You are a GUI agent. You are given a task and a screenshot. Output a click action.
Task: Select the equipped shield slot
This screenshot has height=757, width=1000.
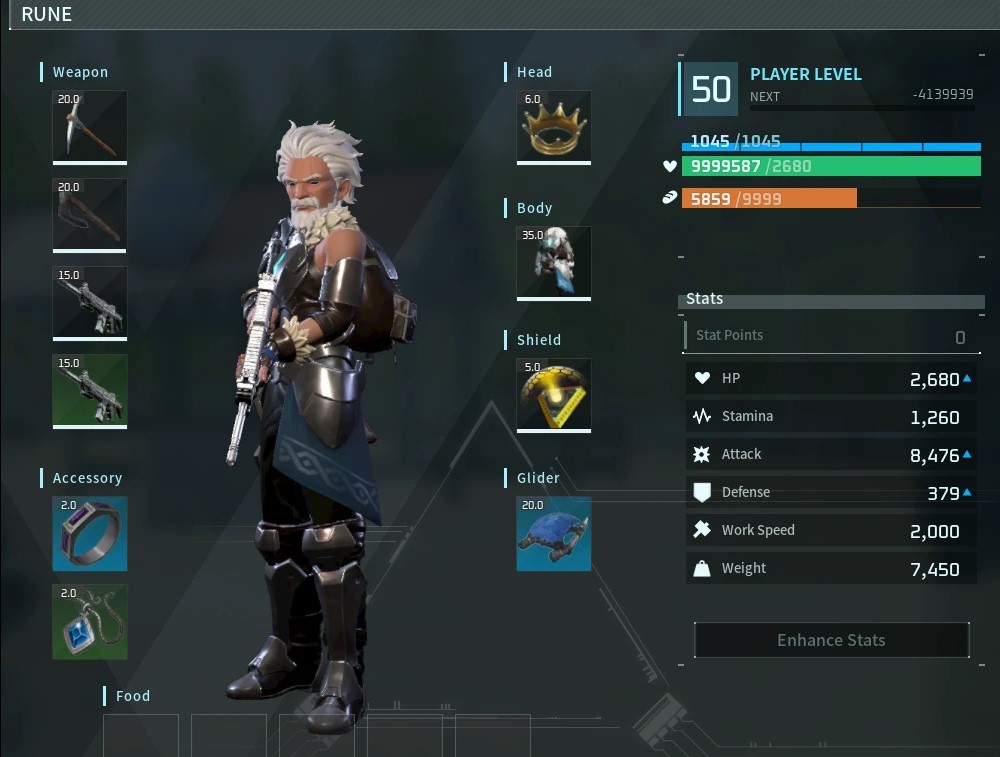point(553,394)
